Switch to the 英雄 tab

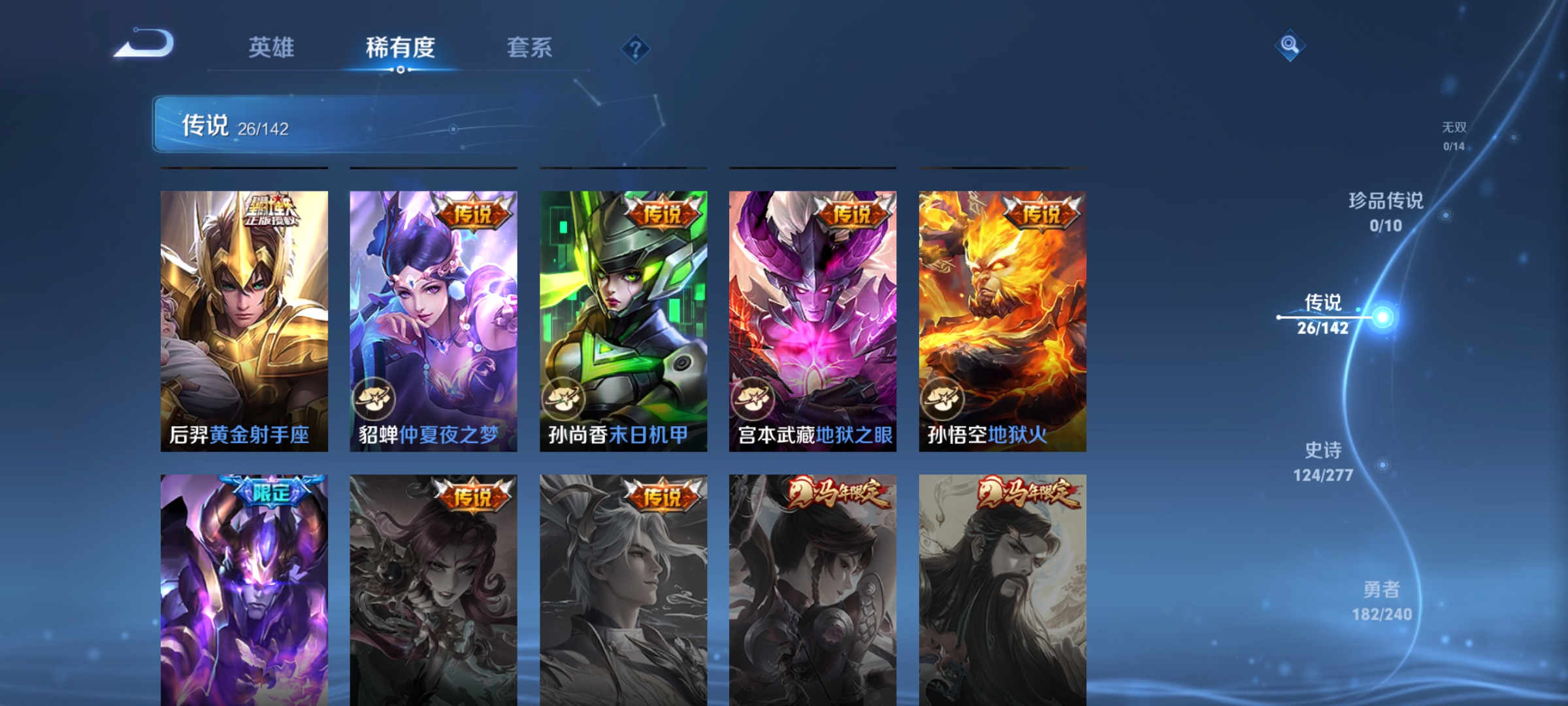click(x=272, y=47)
